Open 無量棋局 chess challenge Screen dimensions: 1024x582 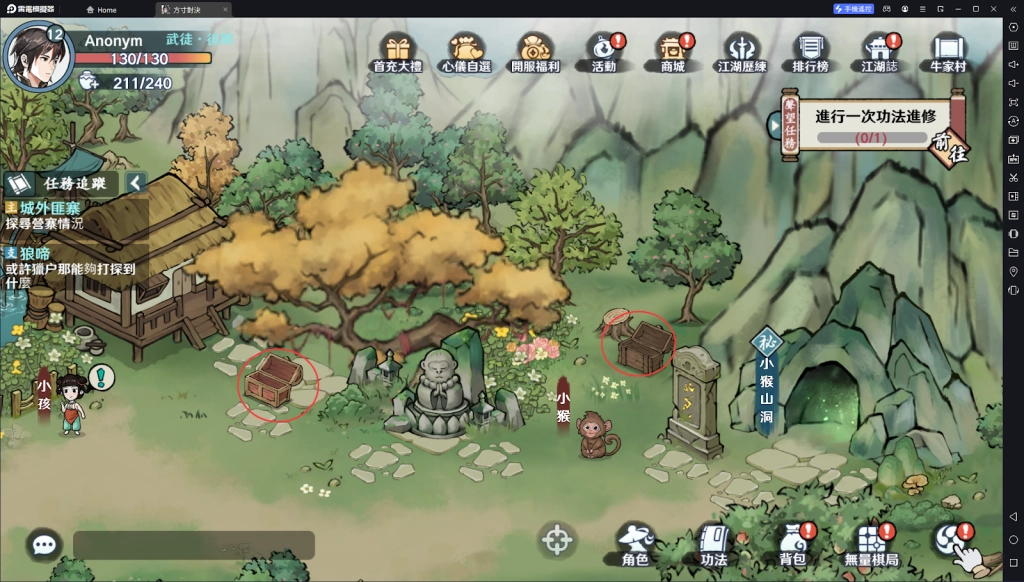pos(871,545)
